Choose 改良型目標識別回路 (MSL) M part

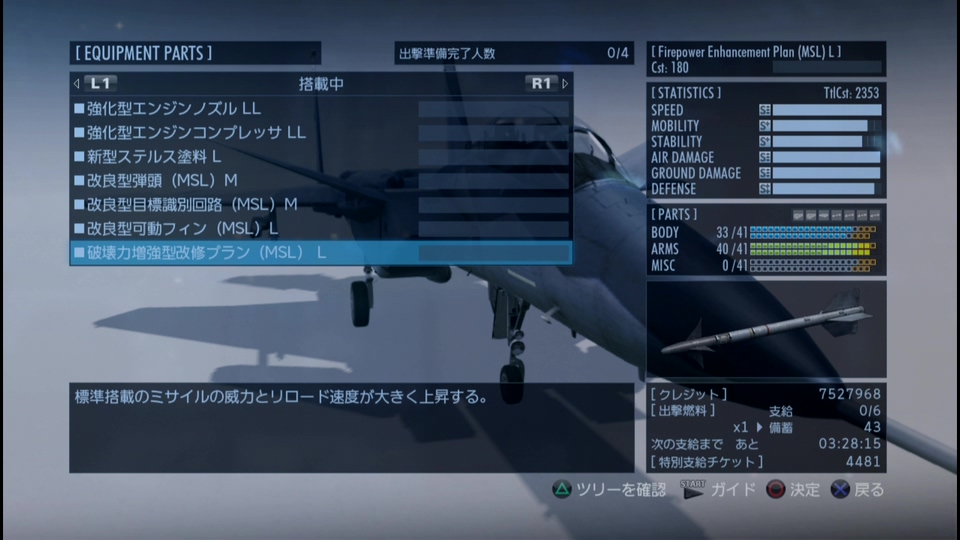pyautogui.click(x=320, y=205)
